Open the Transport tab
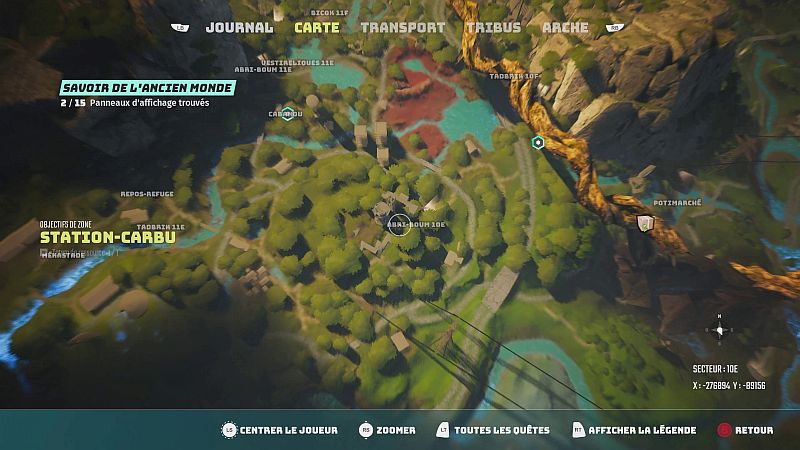The image size is (800, 450). (402, 28)
